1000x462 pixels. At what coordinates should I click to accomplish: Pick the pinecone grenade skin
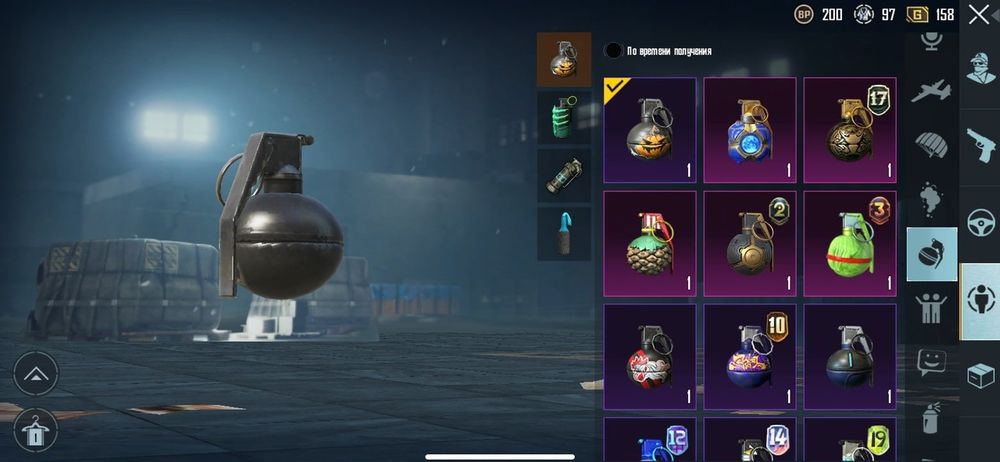click(x=650, y=244)
